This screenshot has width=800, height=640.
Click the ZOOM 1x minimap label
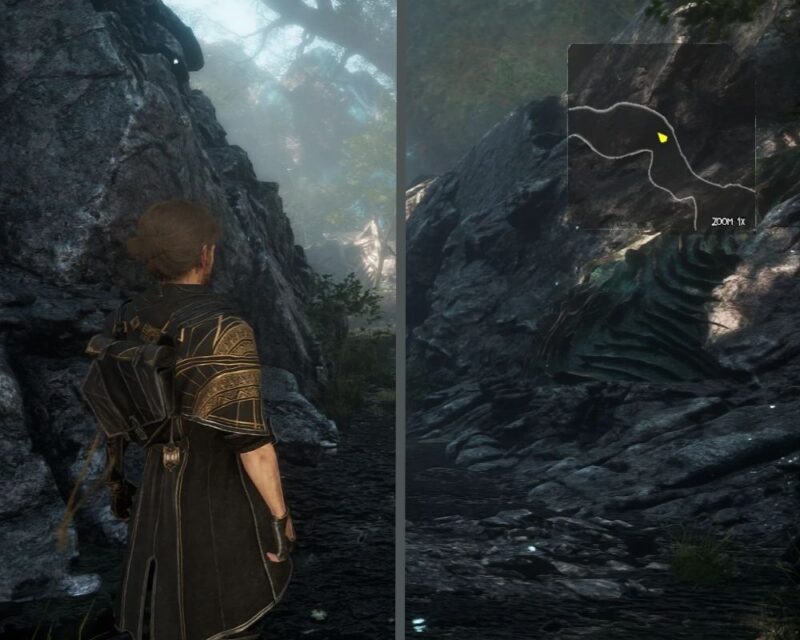pos(730,221)
